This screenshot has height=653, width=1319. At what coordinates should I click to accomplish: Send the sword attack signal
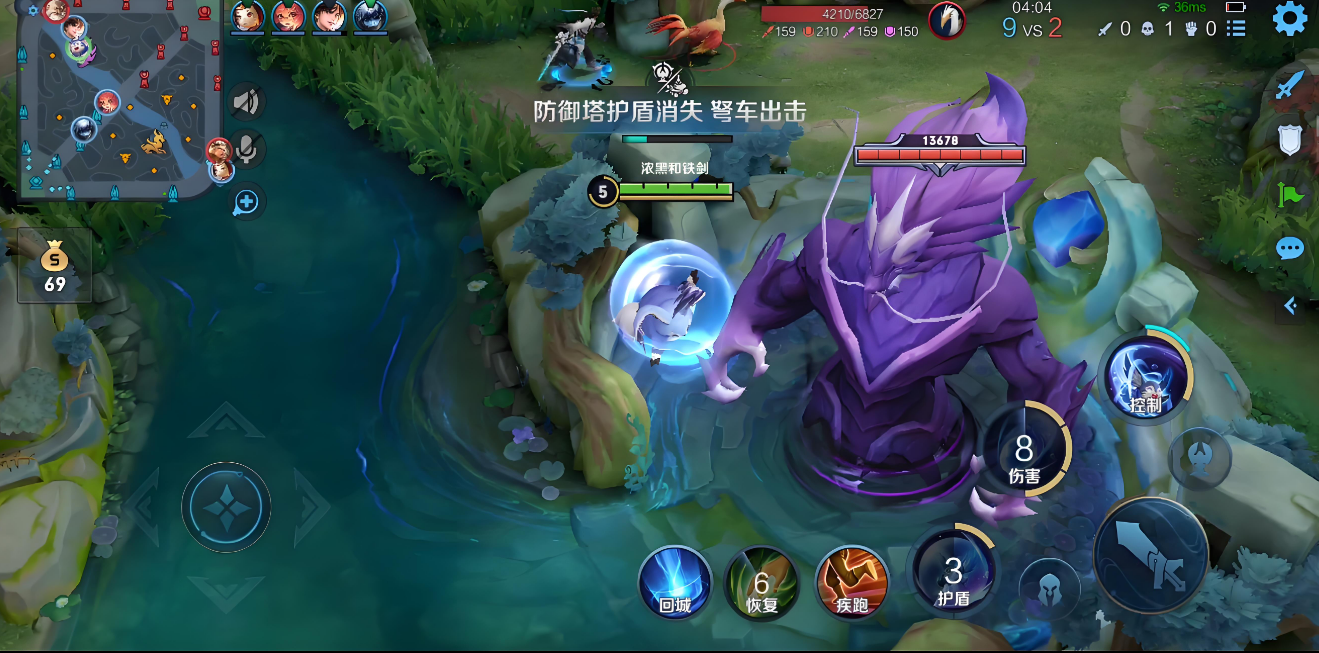[x=1290, y=84]
